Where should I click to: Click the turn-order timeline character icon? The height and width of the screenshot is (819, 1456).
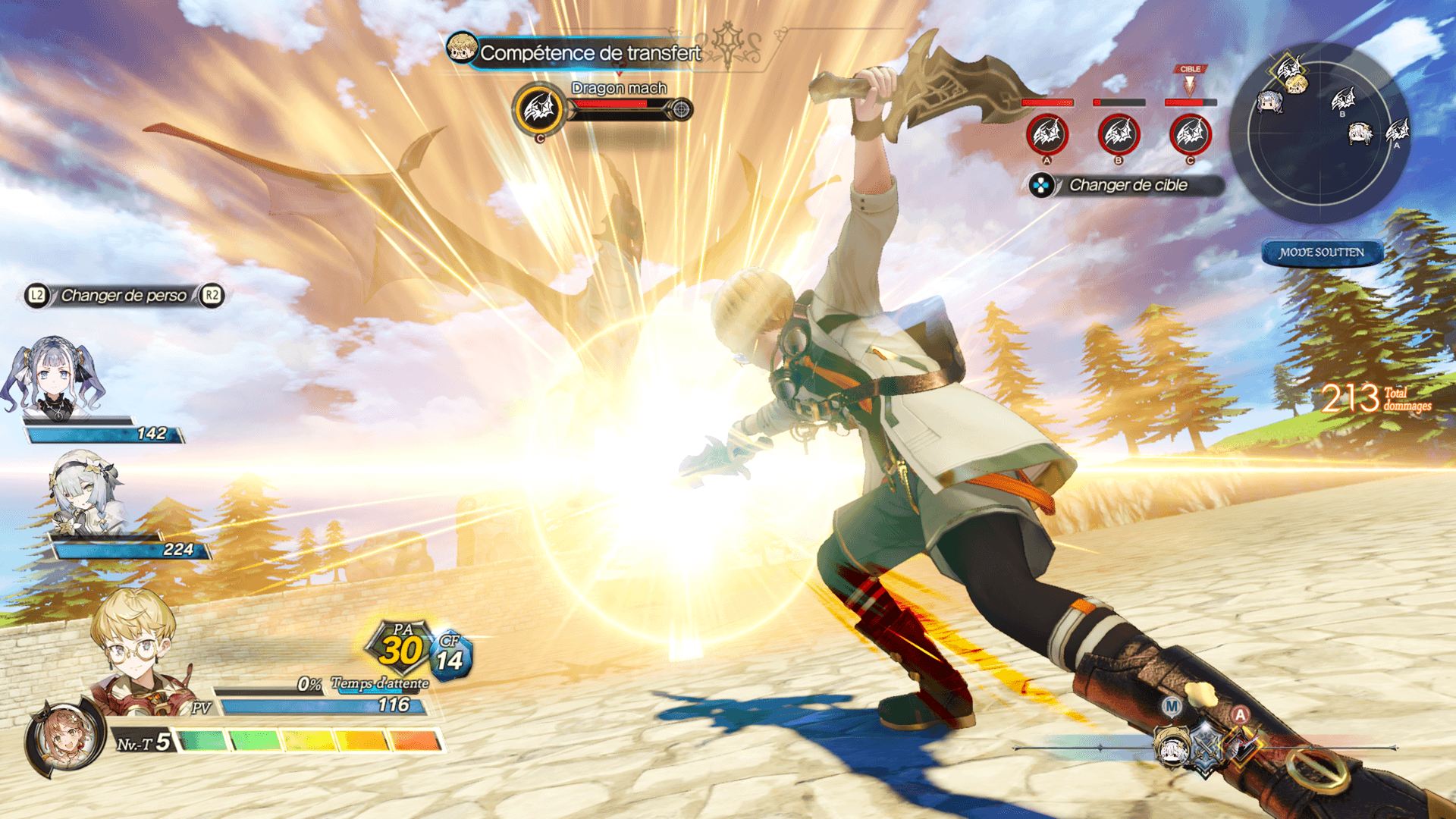point(1172,746)
